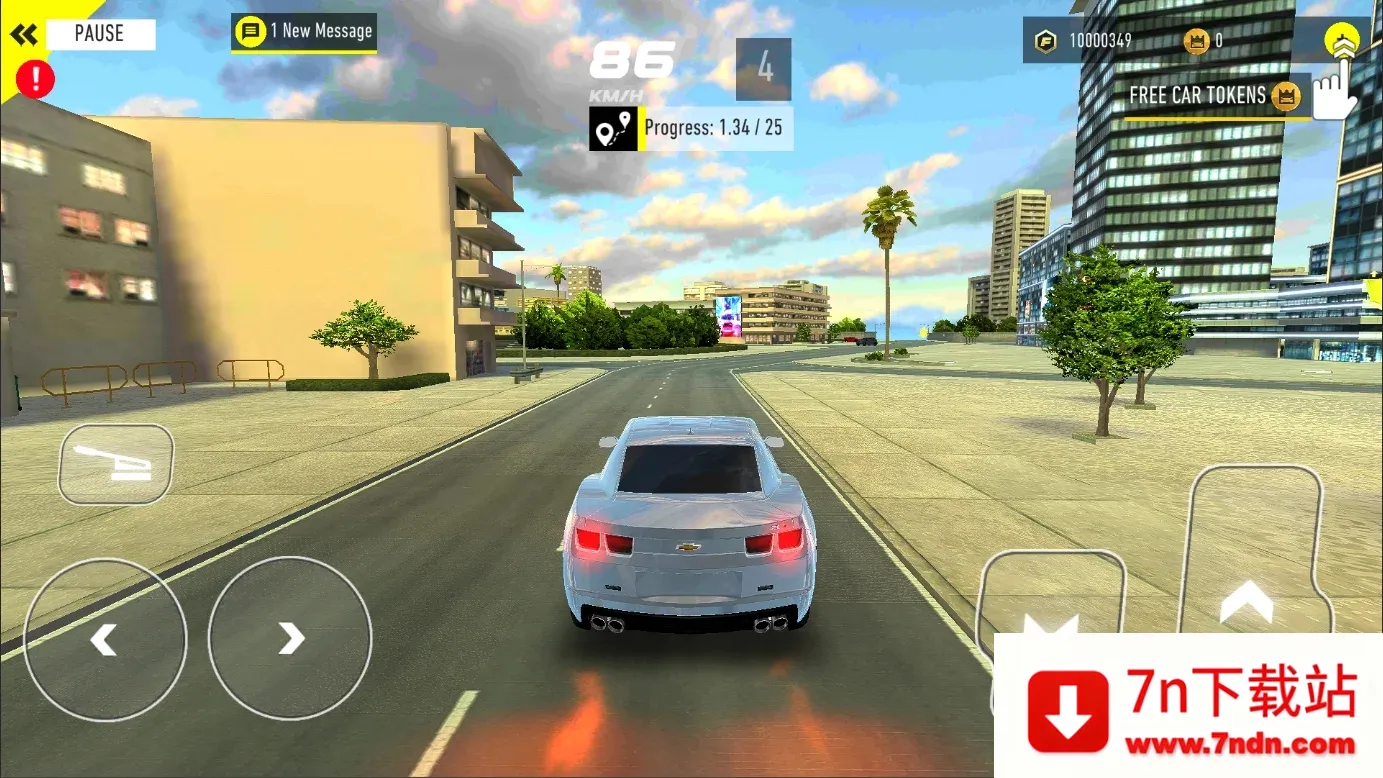1383x778 pixels.
Task: Toggle the double-arrow back control
Action: (x=24, y=33)
